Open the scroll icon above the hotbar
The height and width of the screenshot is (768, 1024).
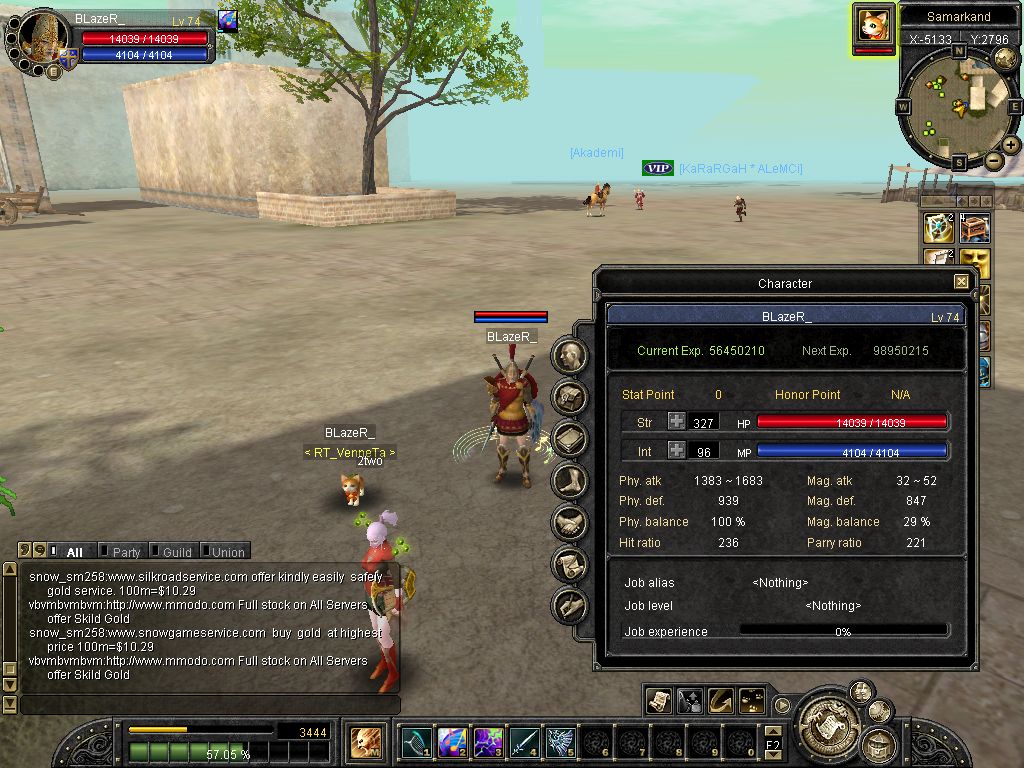point(658,701)
